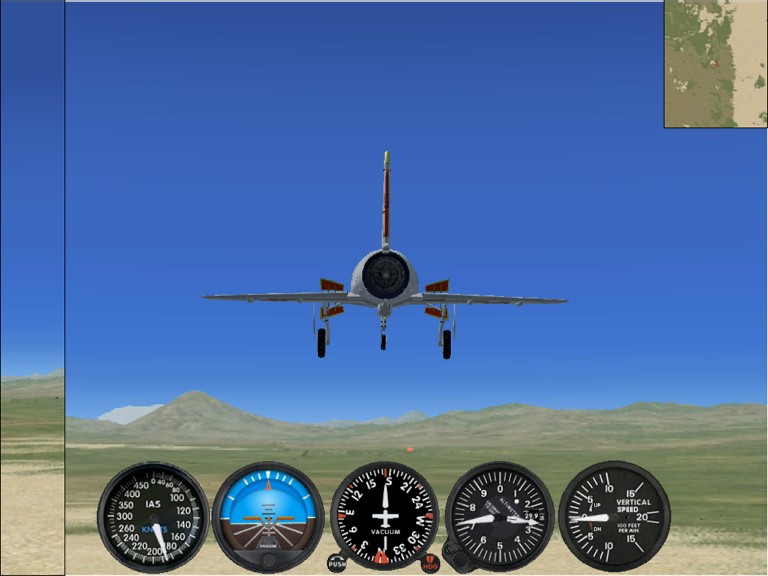Turn the PUSH knob on heading gauge
Screen dimensions: 768x576
337,563
